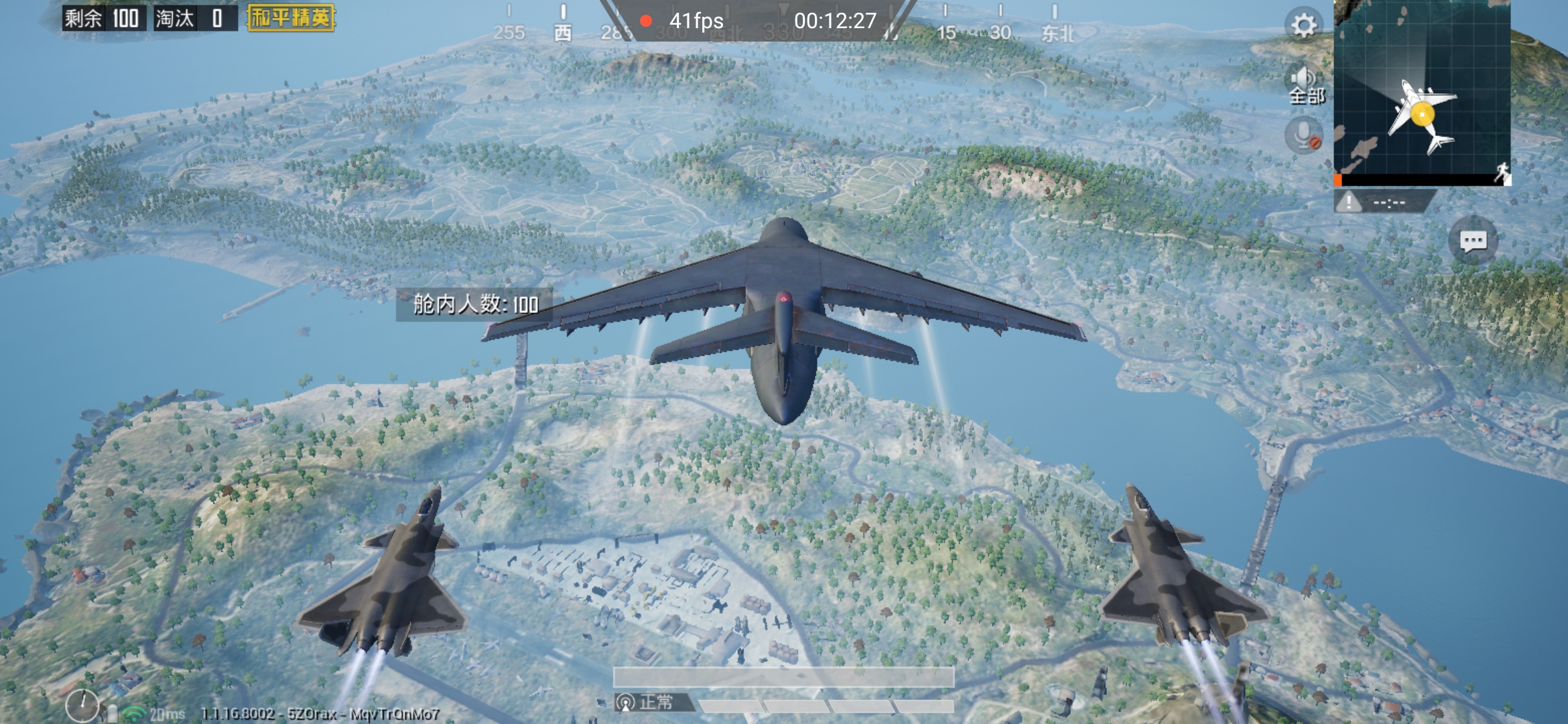Expand the minimap with the plane route
Screen dimensions: 1568x724
point(1422,90)
